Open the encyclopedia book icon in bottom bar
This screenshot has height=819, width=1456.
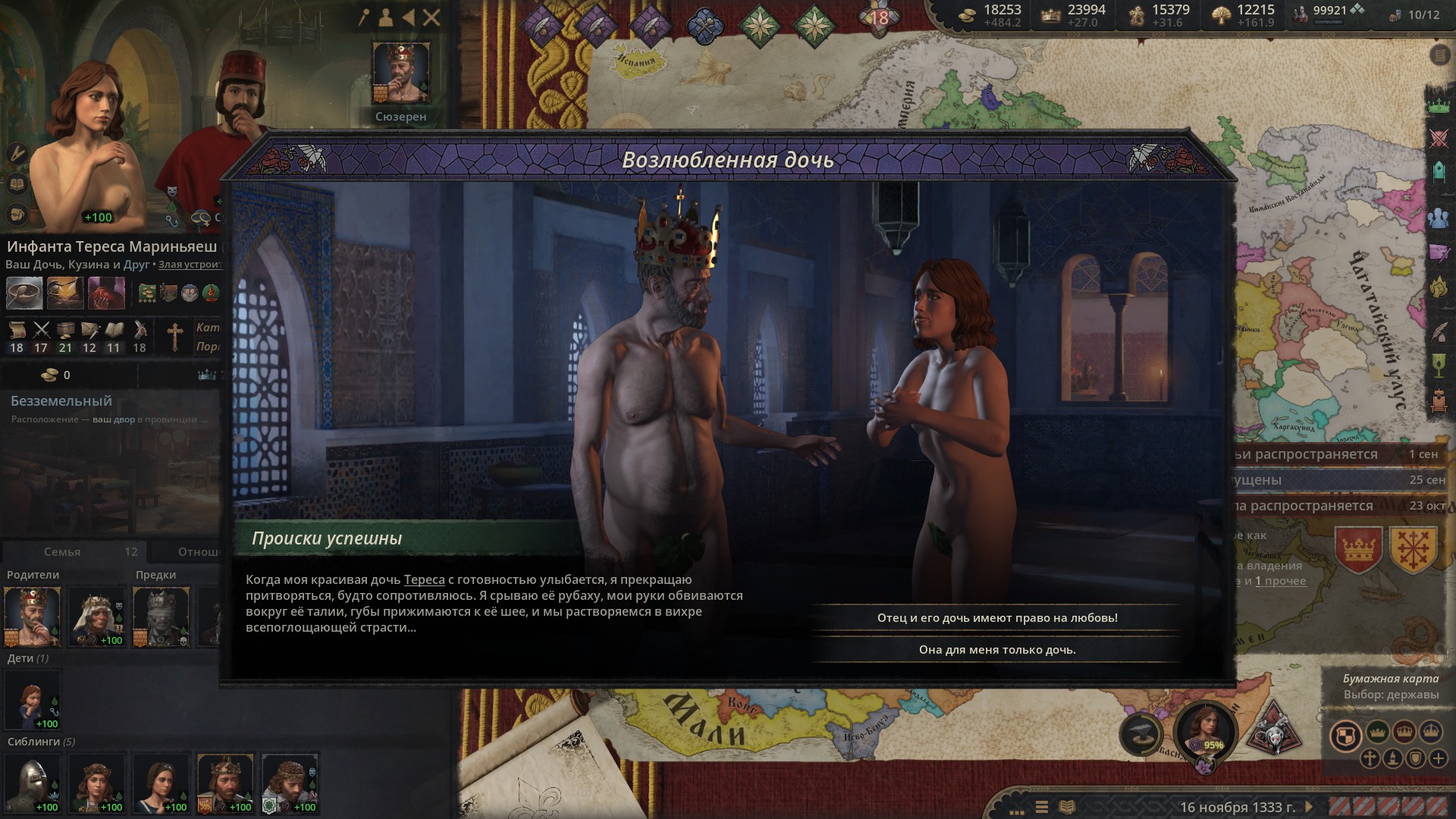tap(1067, 807)
